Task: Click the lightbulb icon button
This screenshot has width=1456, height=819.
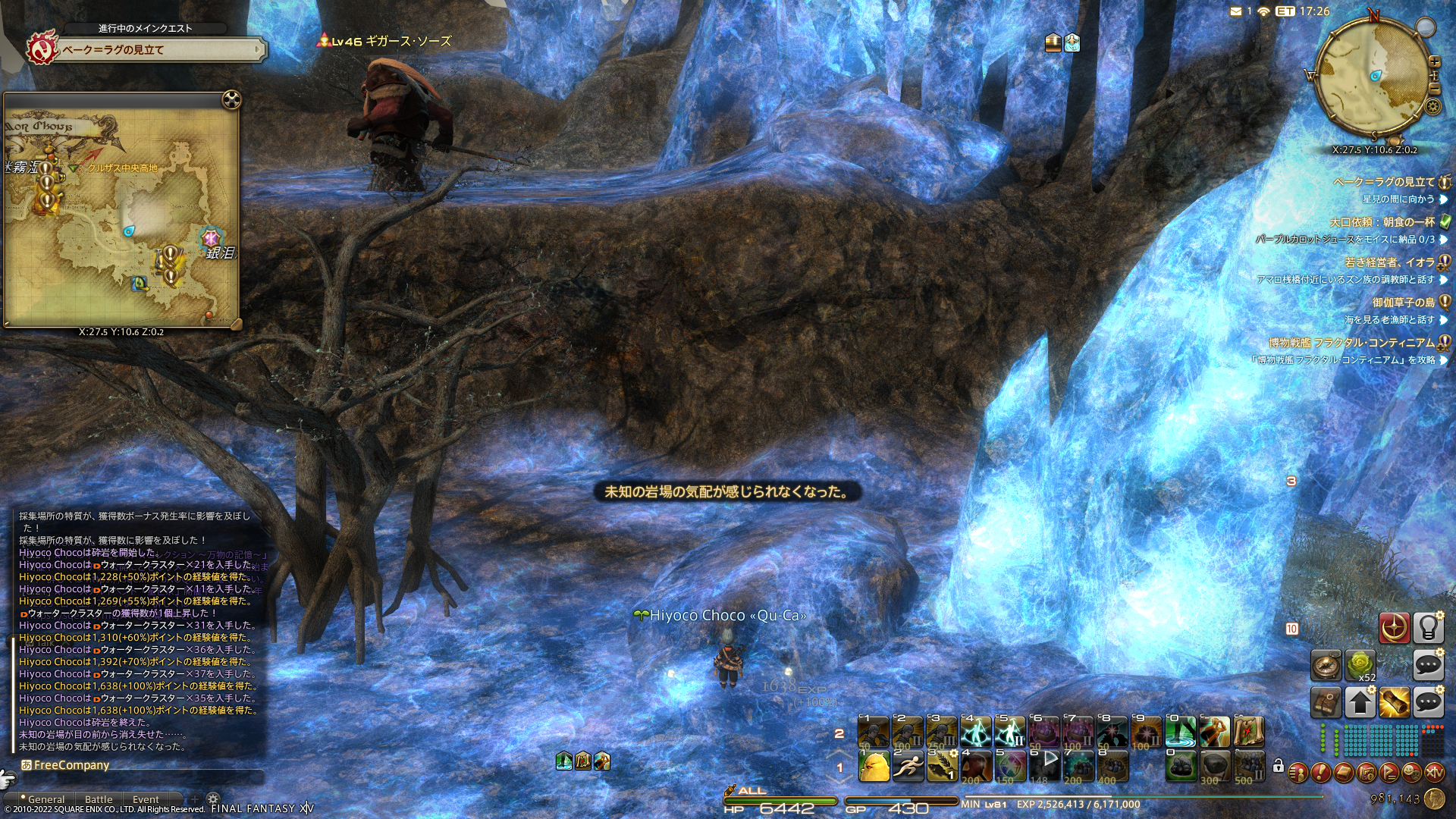Action: 1428,628
